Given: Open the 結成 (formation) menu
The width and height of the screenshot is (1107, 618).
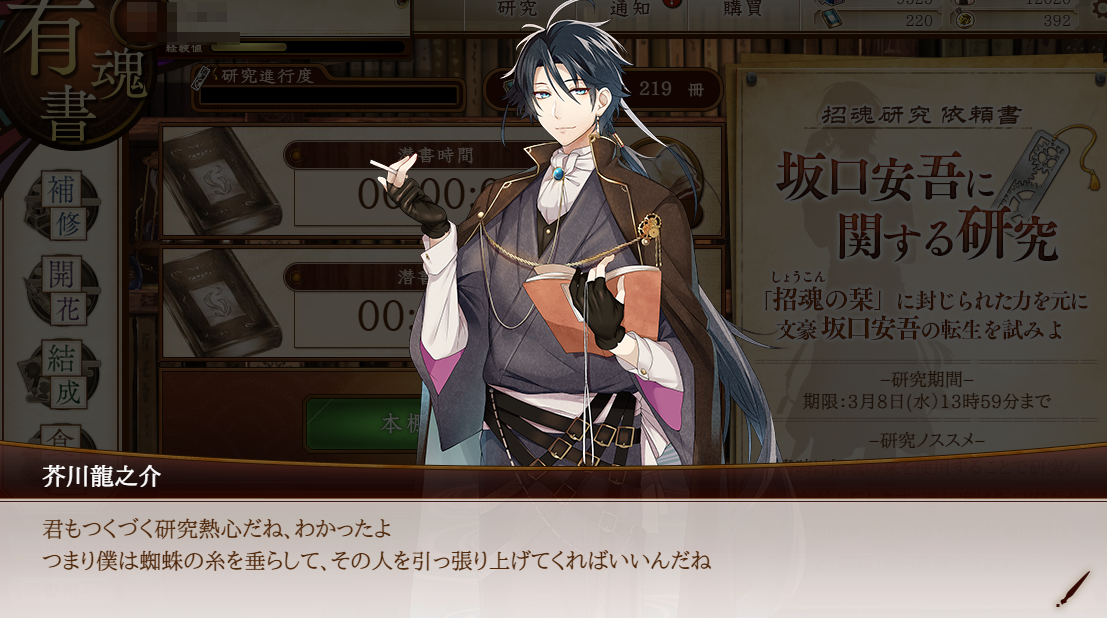Looking at the screenshot, I should tap(66, 372).
